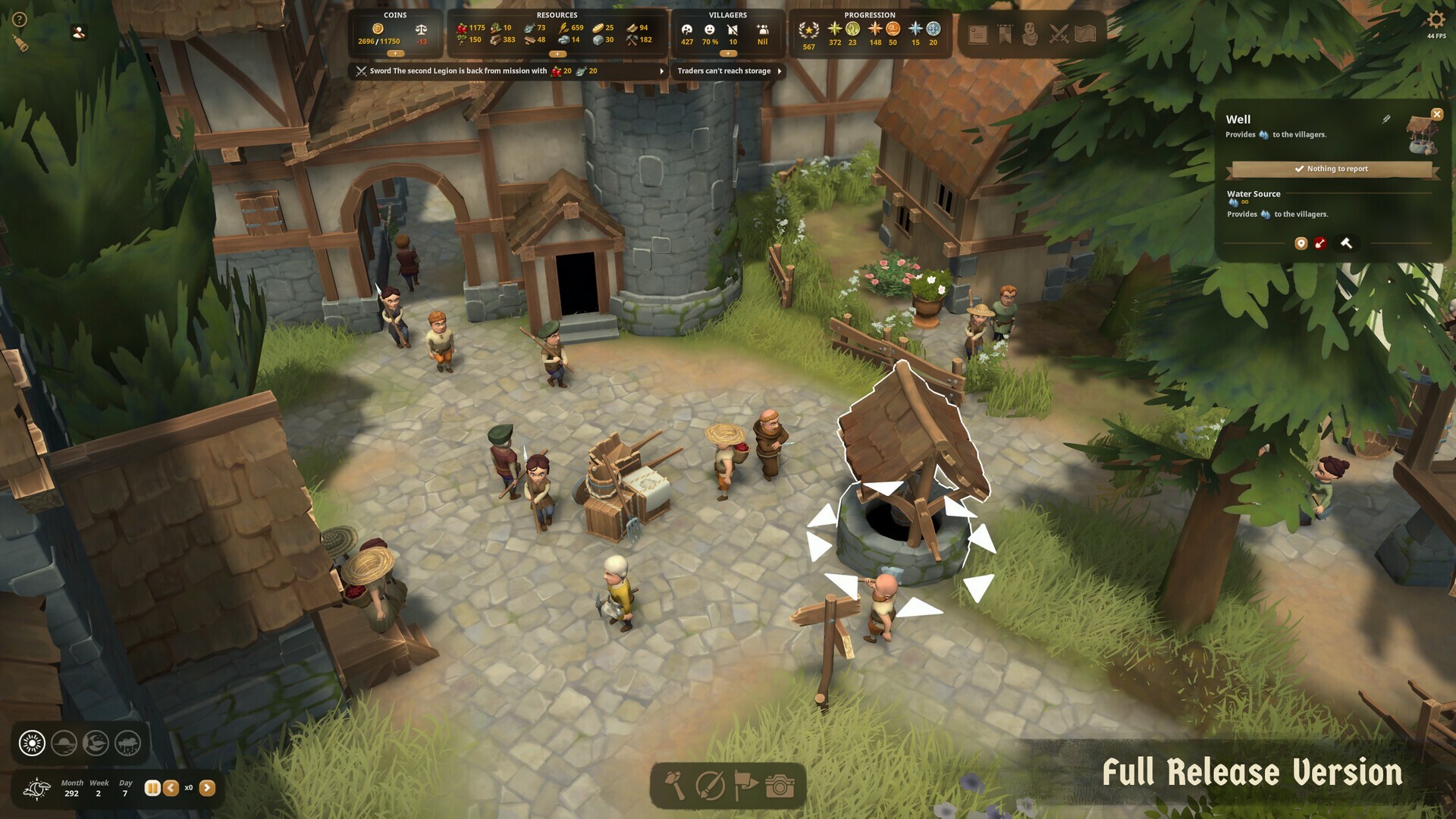
Task: Click the move-building shovel icon on Well panel
Action: point(1320,243)
